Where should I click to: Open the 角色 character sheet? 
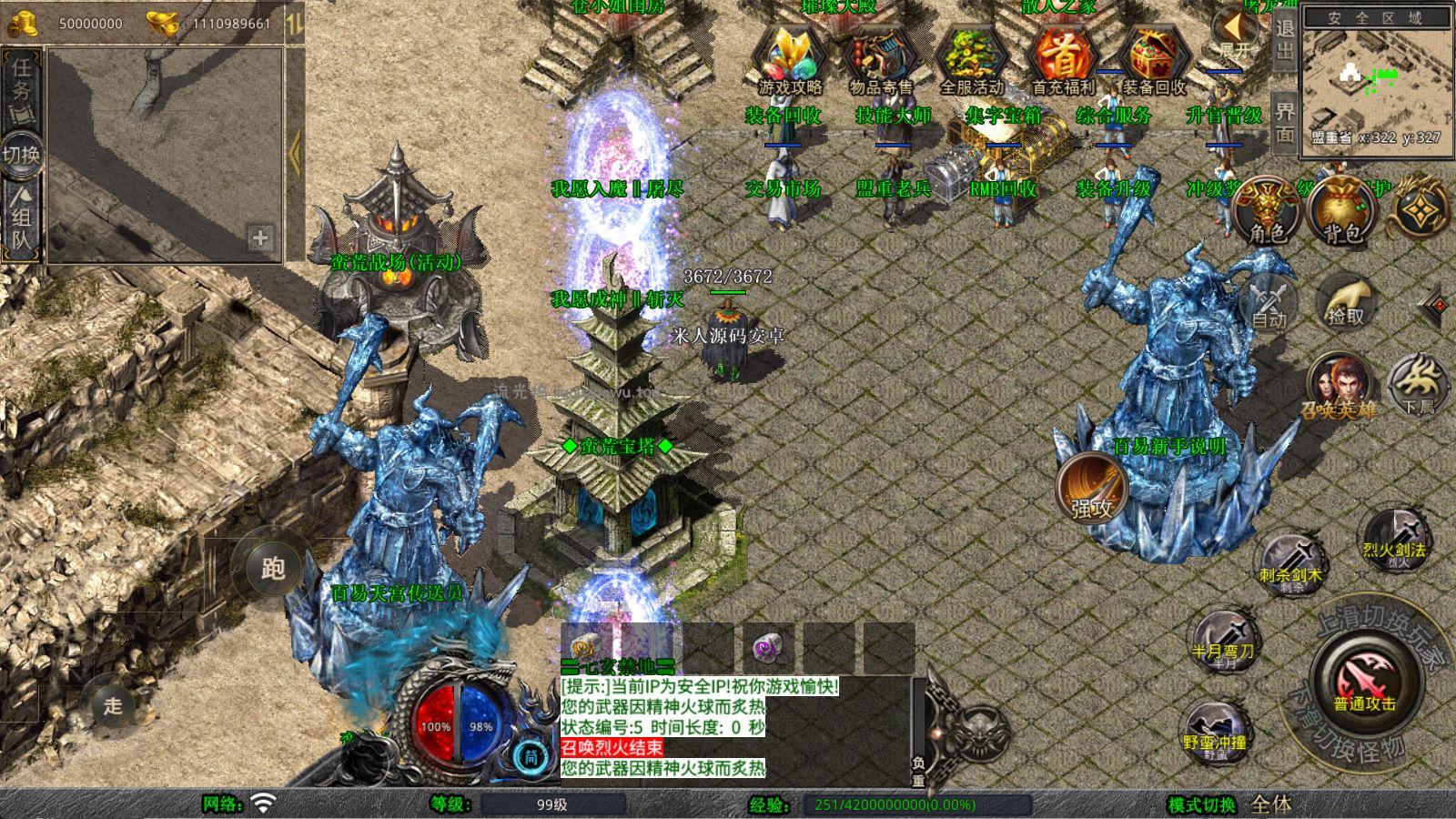(1268, 211)
